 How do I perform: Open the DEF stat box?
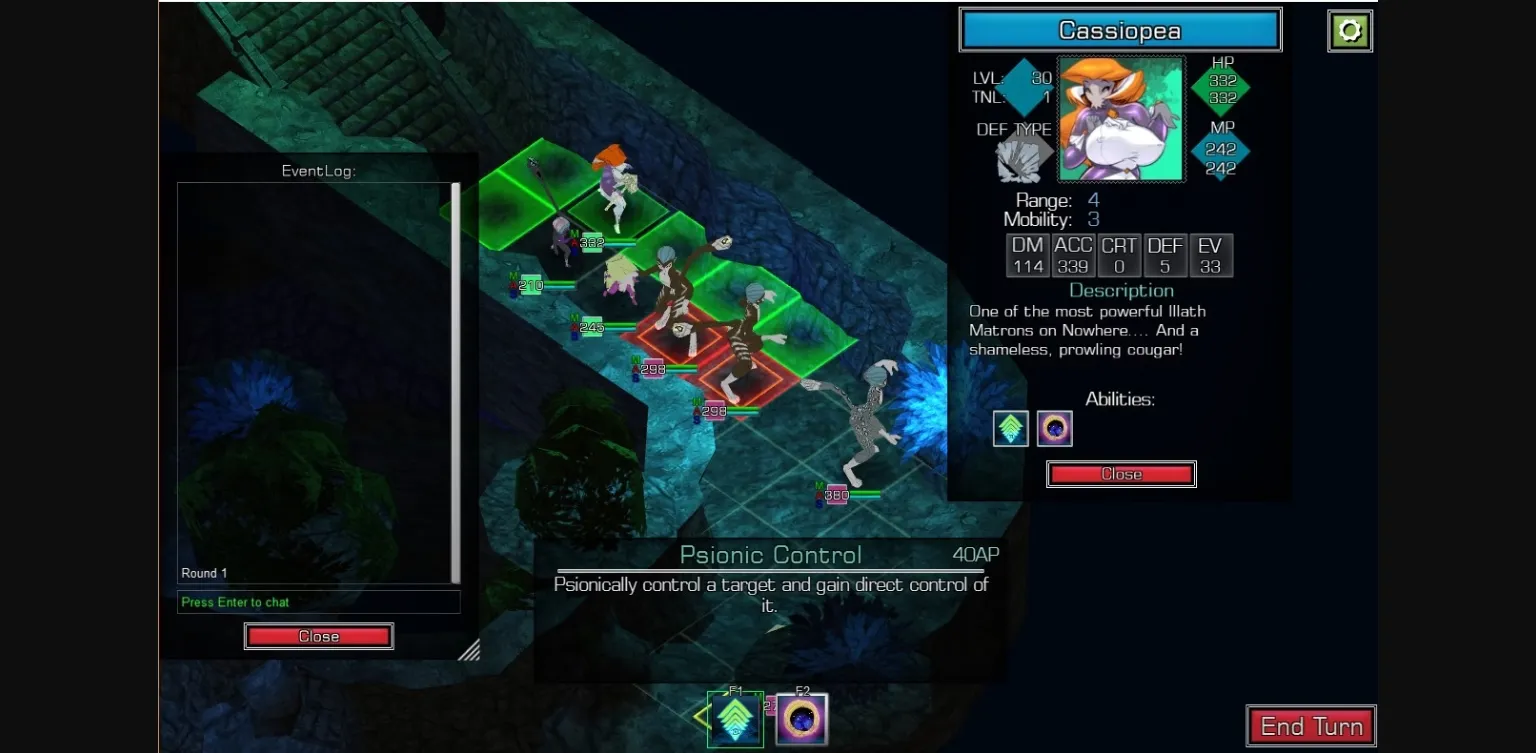point(1165,255)
